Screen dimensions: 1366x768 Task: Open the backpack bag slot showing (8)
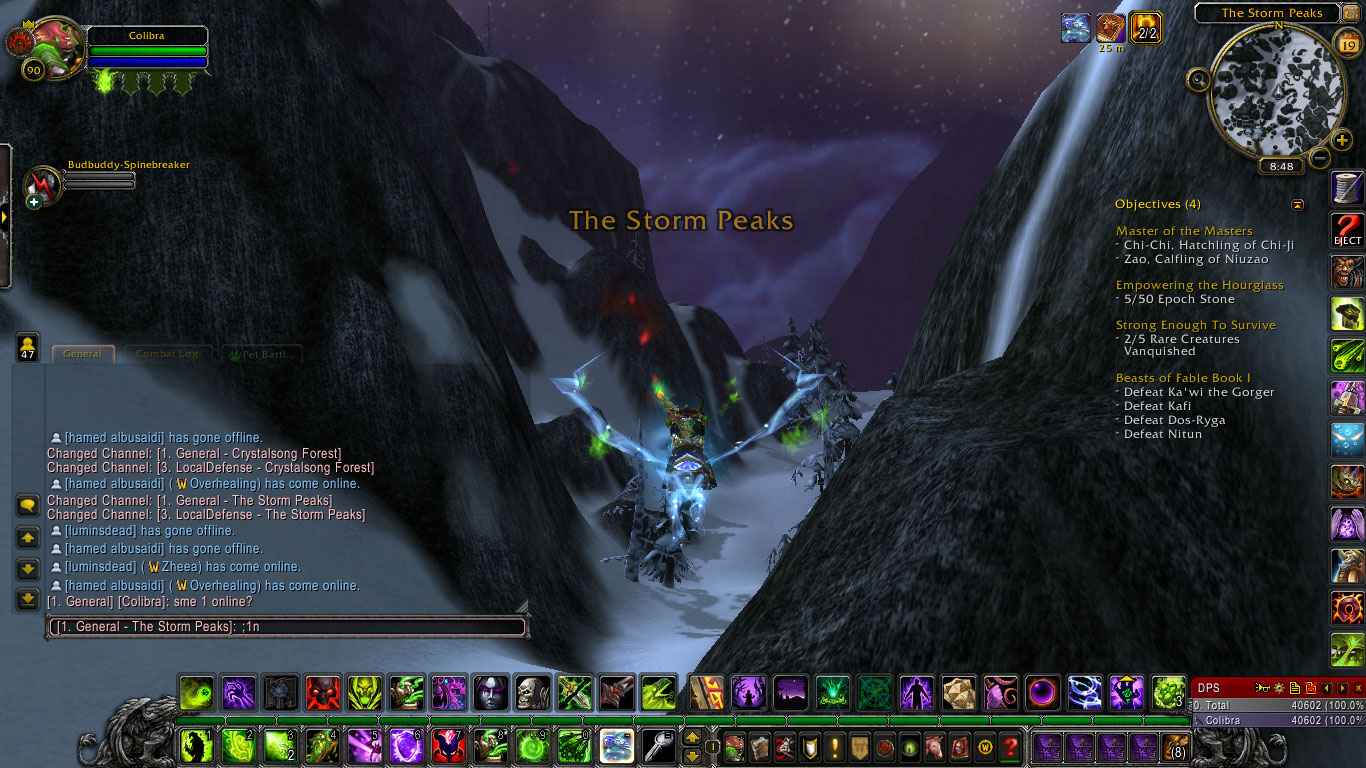1178,746
